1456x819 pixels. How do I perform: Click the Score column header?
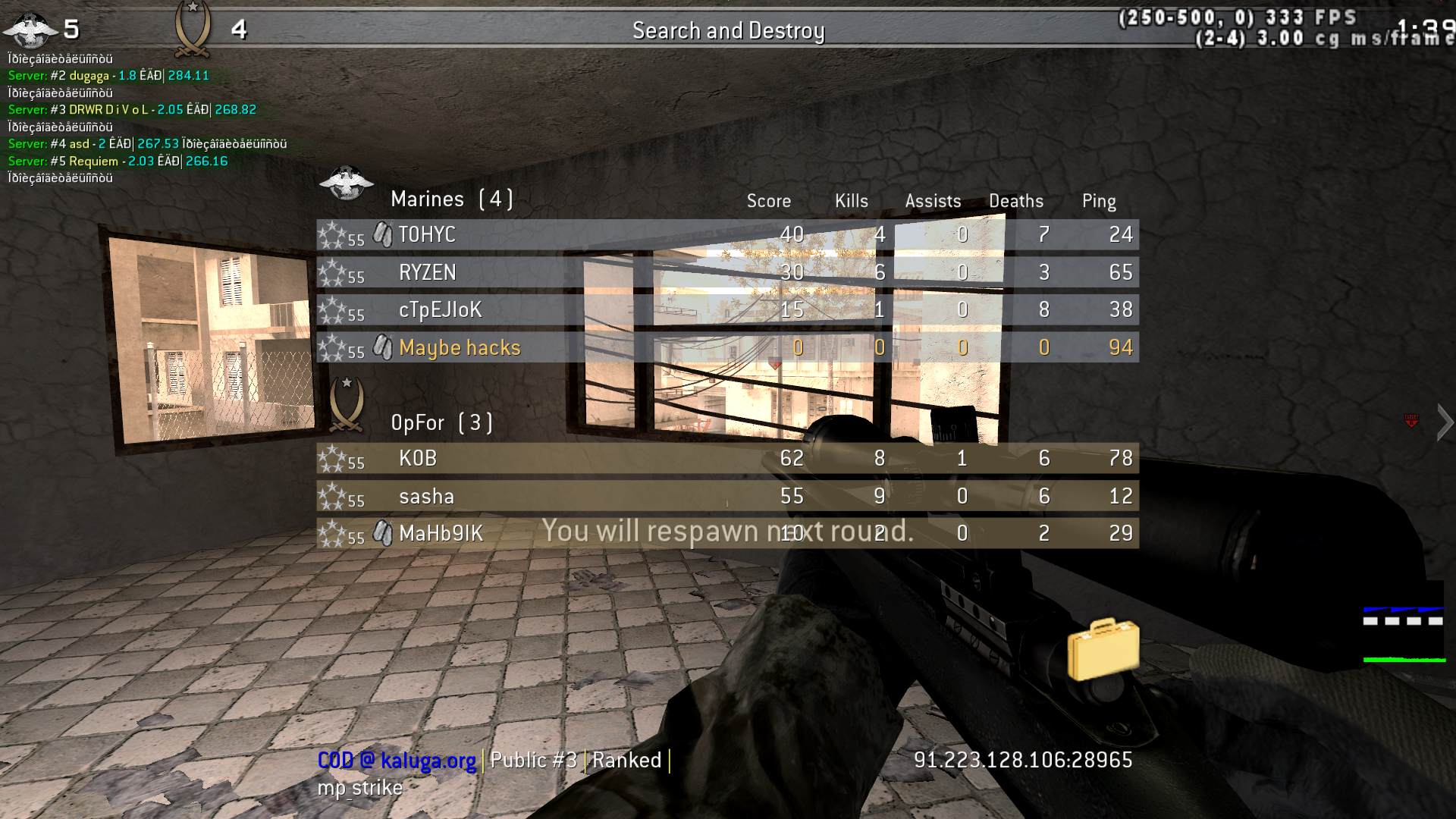(x=768, y=201)
